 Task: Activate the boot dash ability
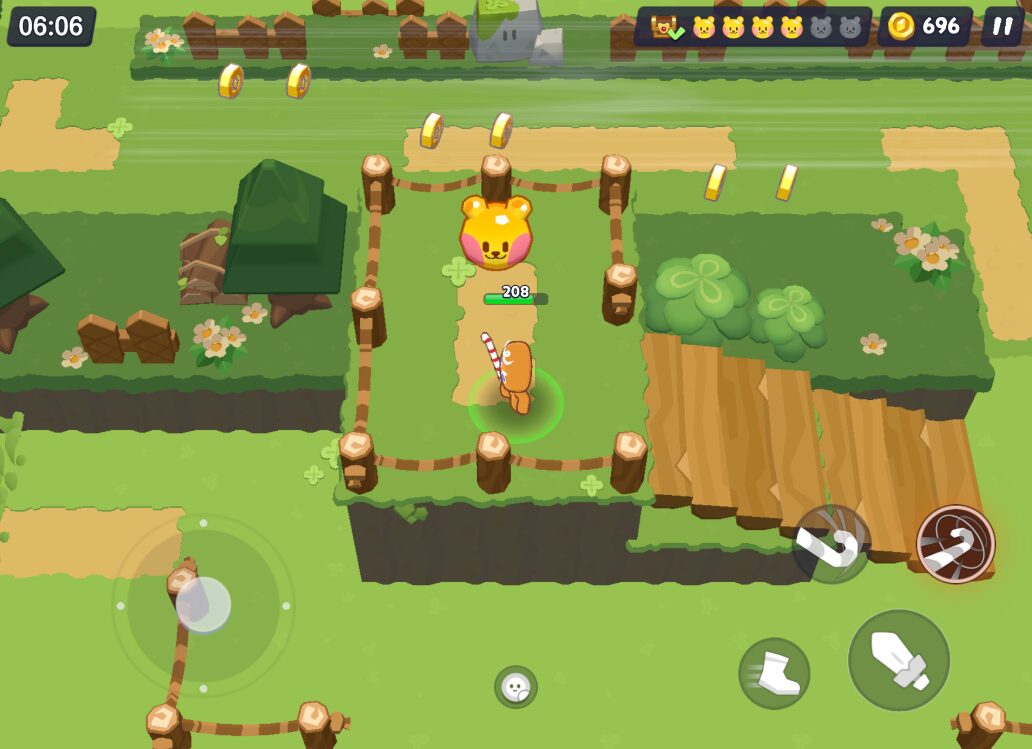[774, 673]
